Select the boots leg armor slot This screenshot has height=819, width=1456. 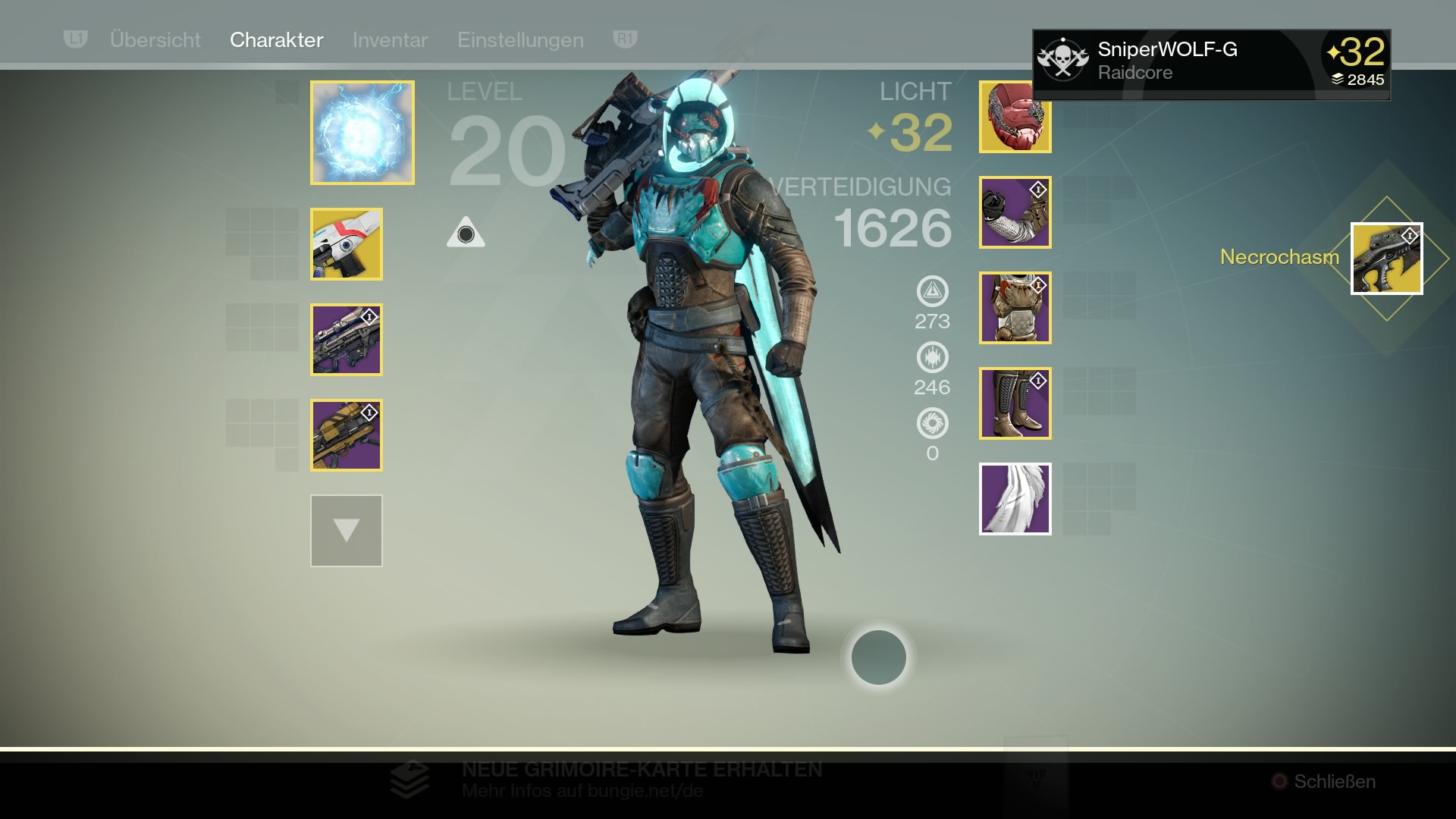[1015, 403]
